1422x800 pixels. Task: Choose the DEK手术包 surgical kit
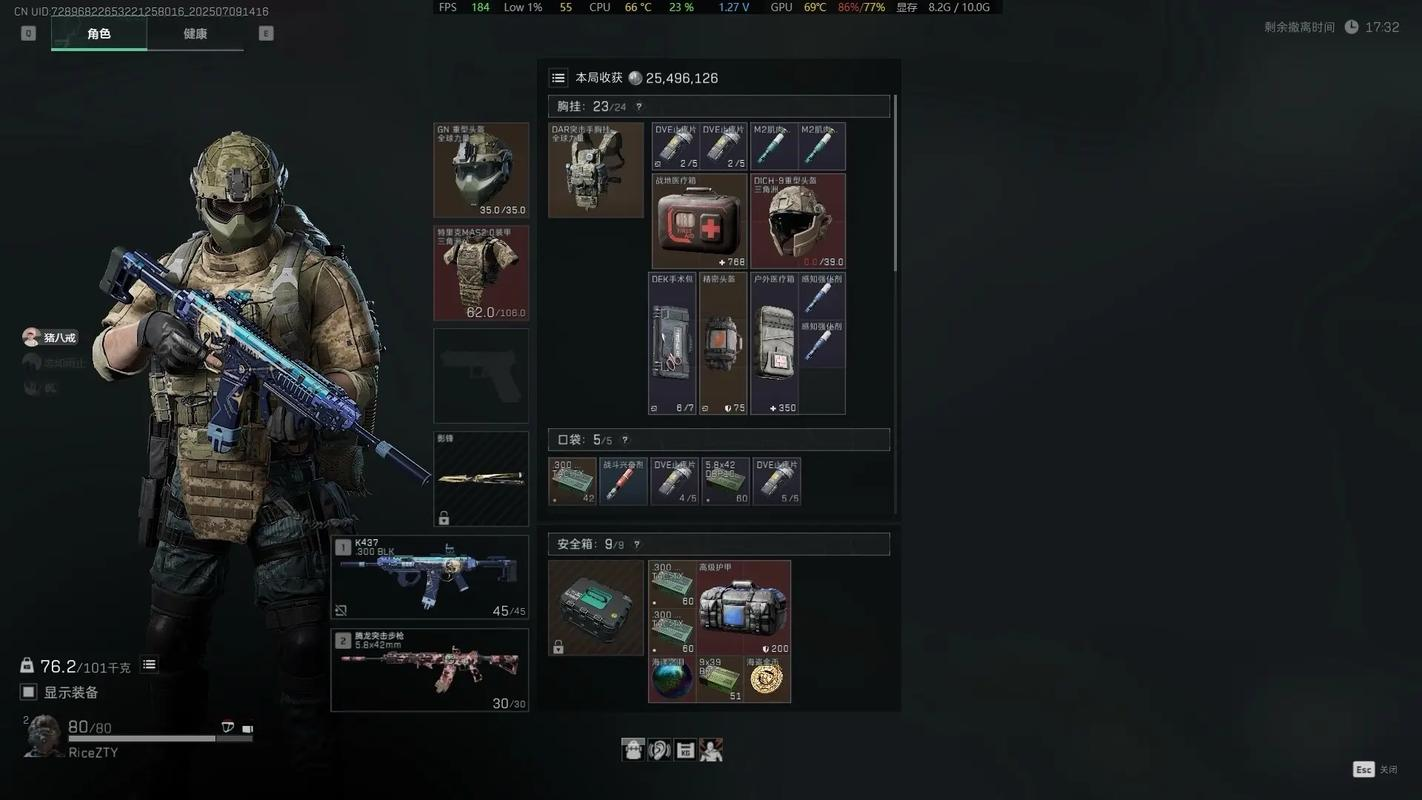672,343
